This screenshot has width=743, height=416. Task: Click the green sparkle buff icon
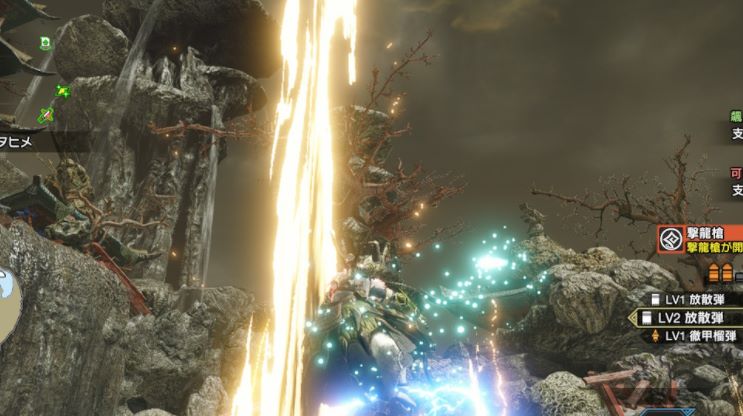coord(63,92)
